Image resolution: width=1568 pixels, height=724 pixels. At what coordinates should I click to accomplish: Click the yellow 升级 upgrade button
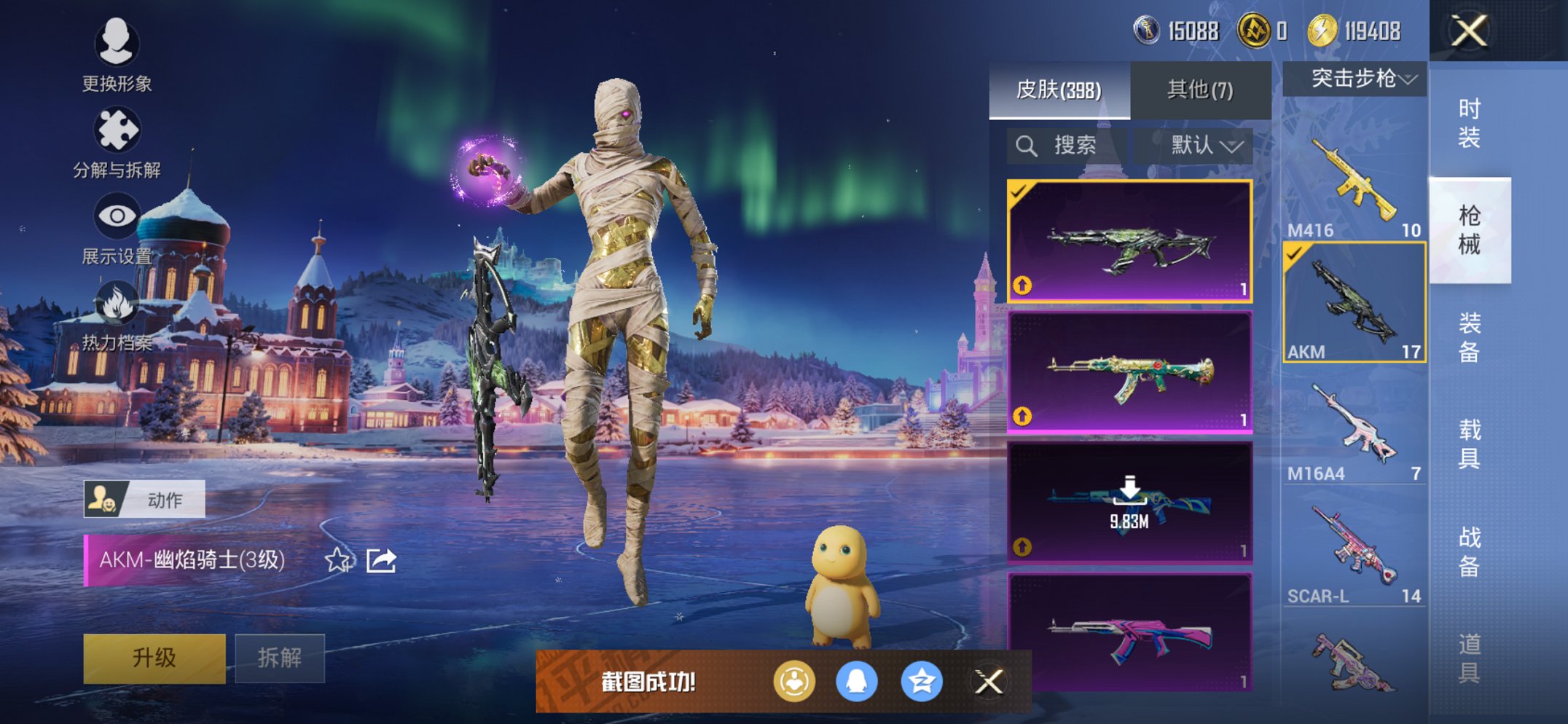coord(154,658)
